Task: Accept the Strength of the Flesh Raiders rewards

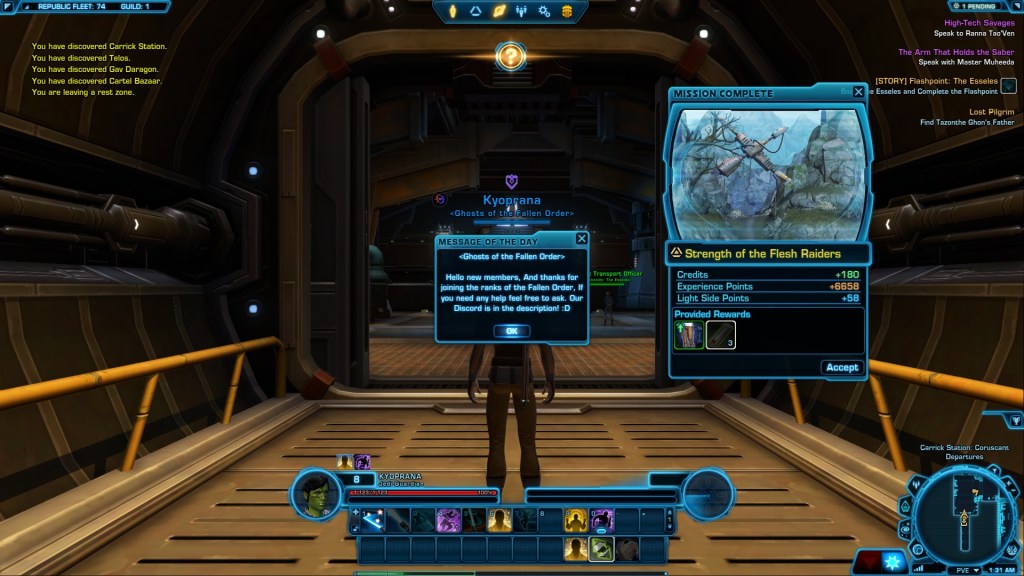Action: tap(841, 367)
